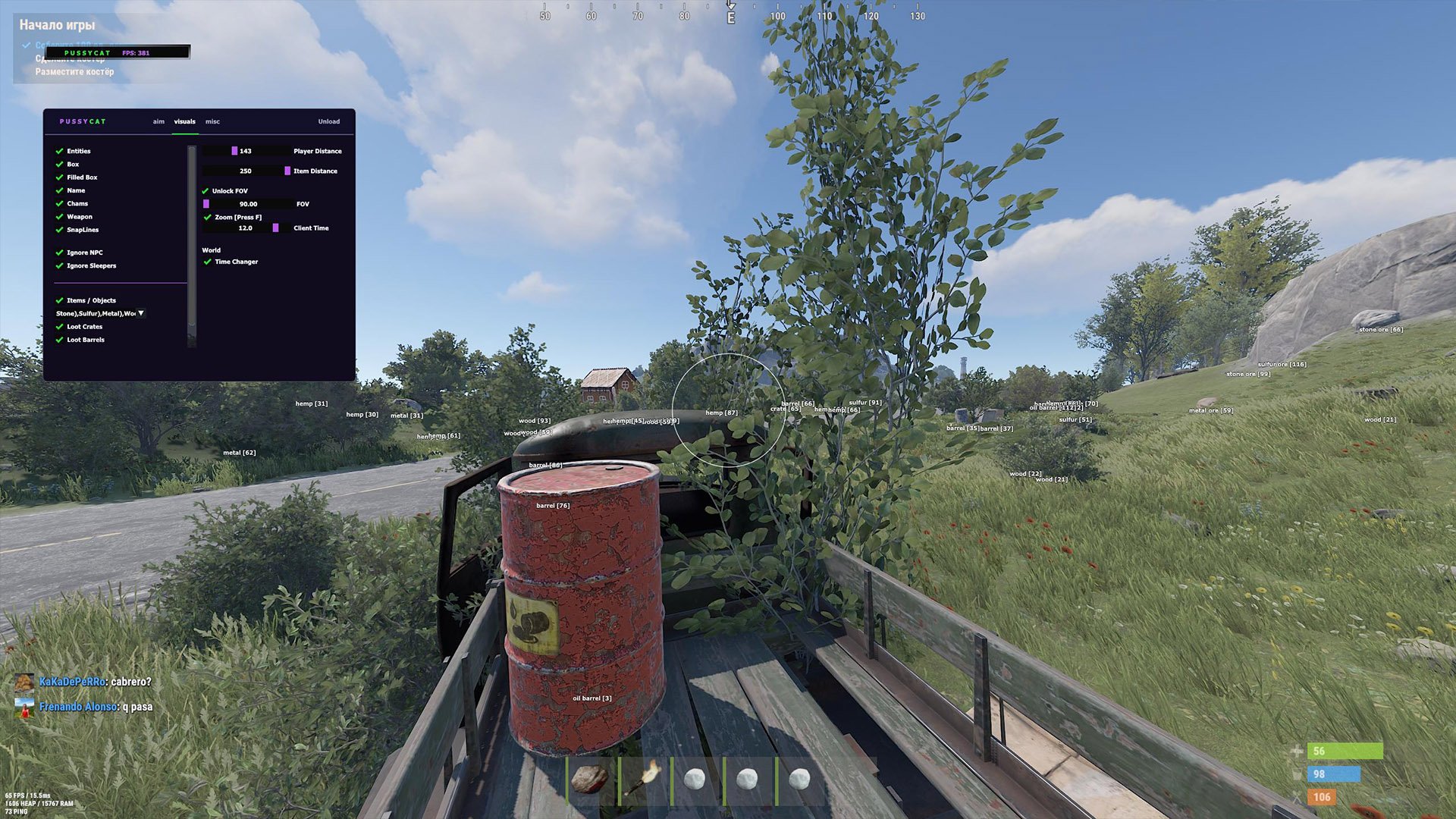Screen dimensions: 1456x819
Task: Click KaKaDePeRRo's name in chat
Action: 72,682
